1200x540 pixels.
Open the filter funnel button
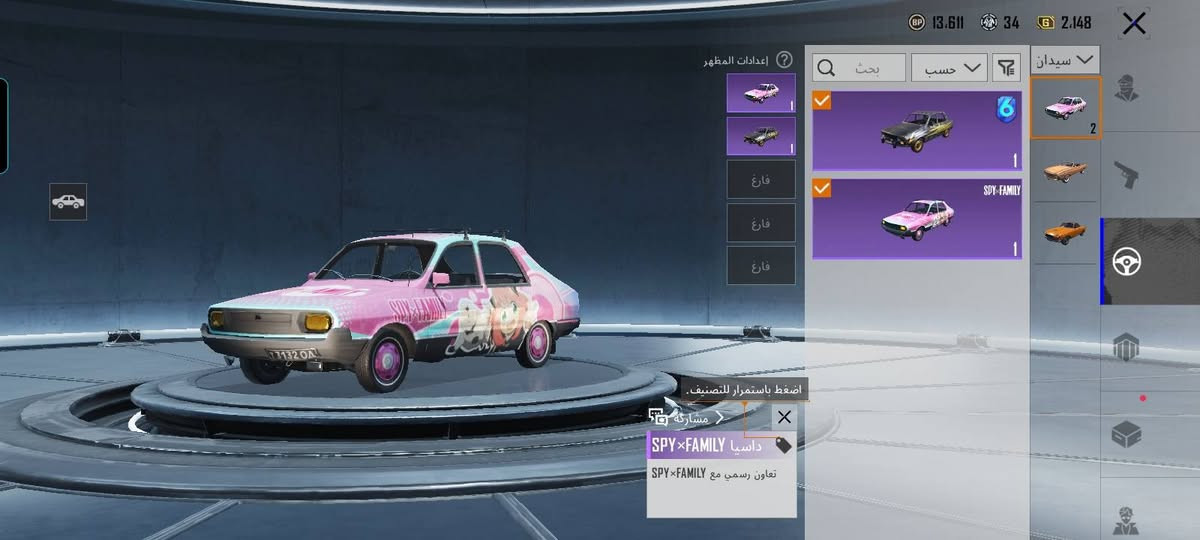click(x=1005, y=68)
